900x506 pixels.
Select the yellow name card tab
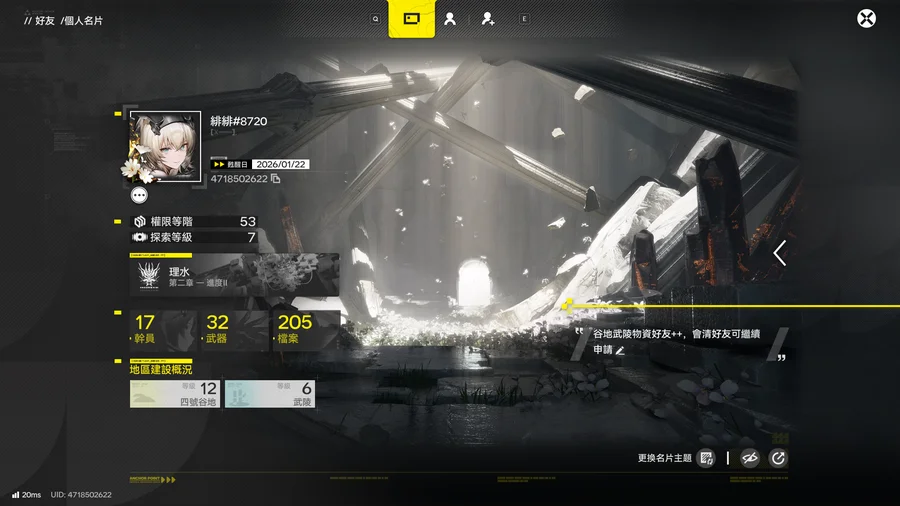point(411,18)
